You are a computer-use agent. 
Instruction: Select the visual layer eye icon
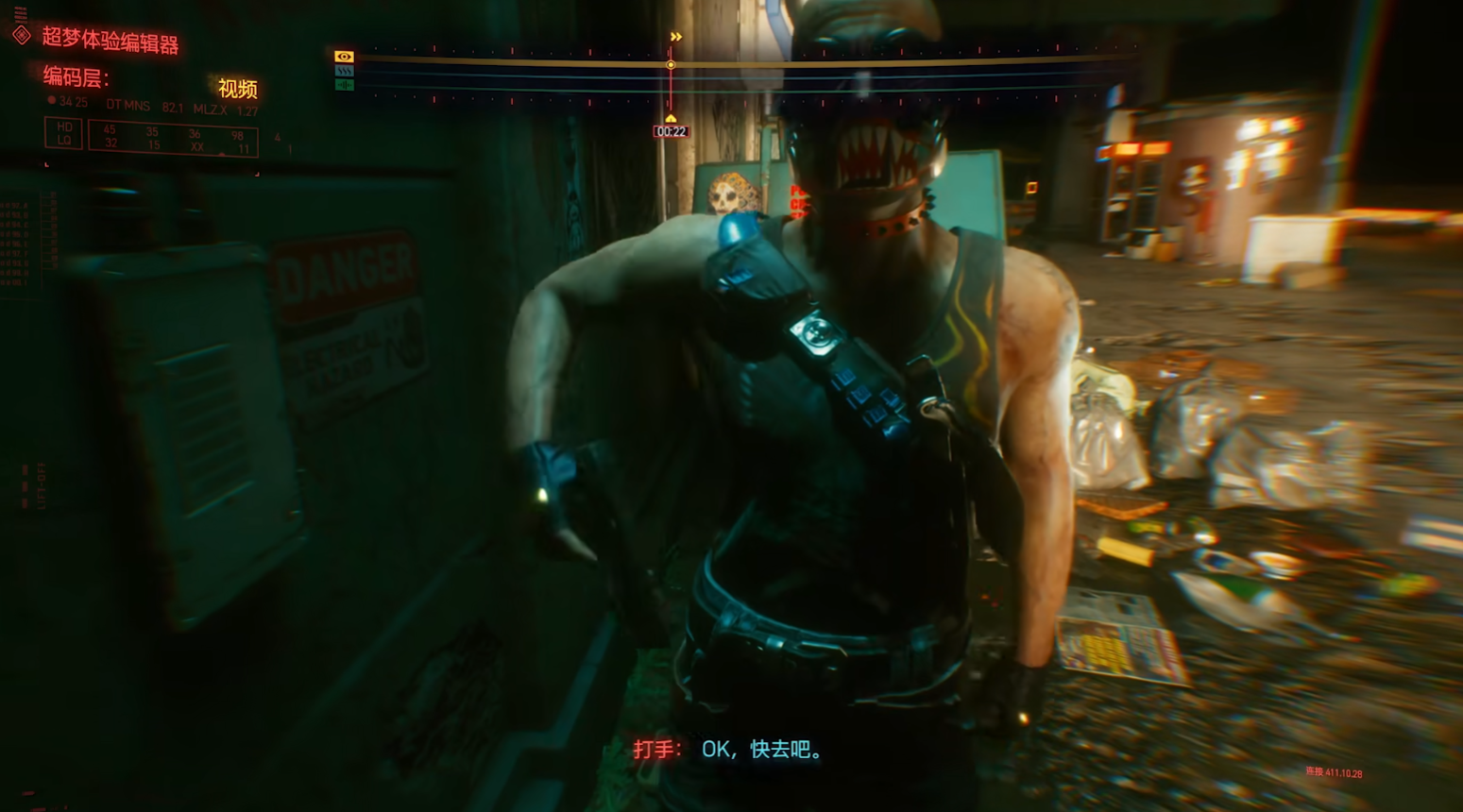pos(344,57)
